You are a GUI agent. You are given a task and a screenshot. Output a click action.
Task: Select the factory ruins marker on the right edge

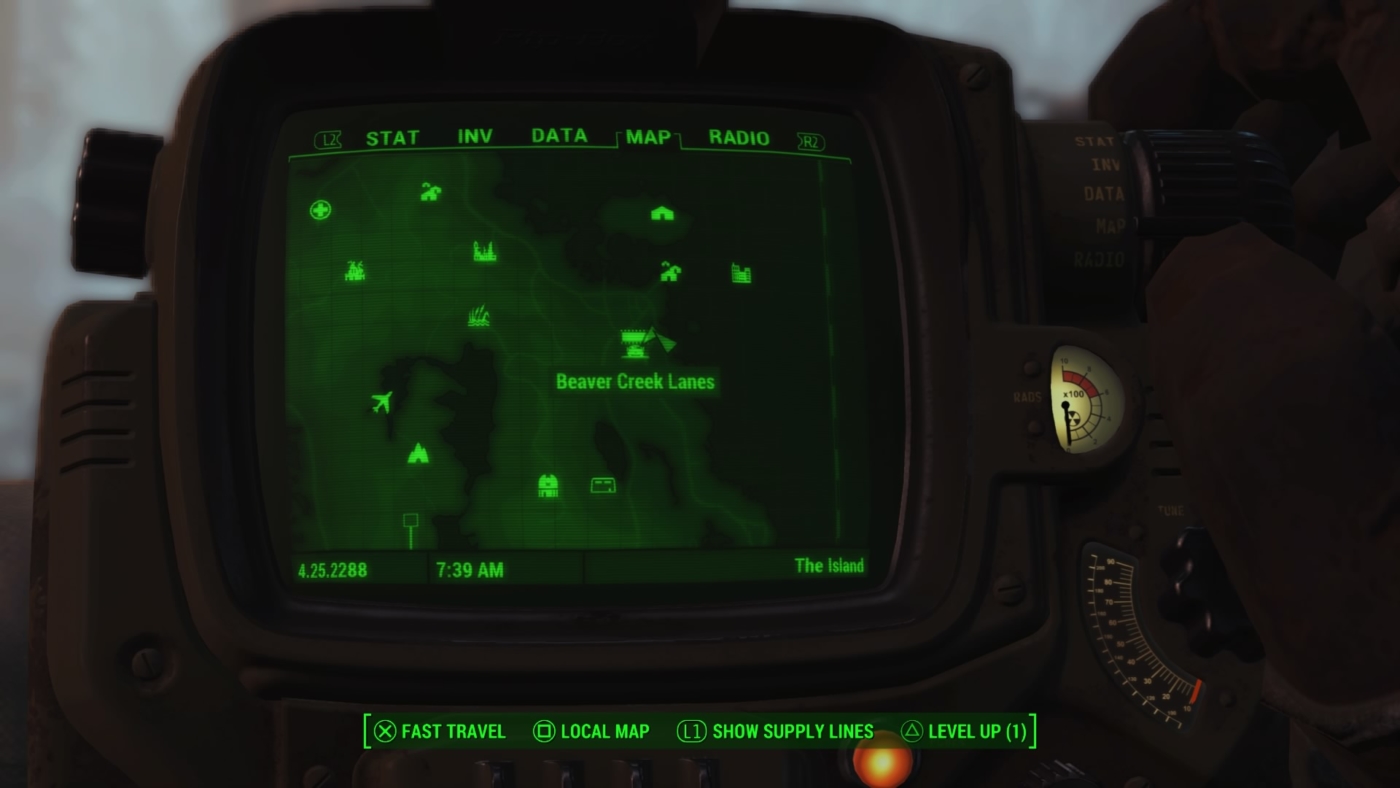click(x=740, y=273)
